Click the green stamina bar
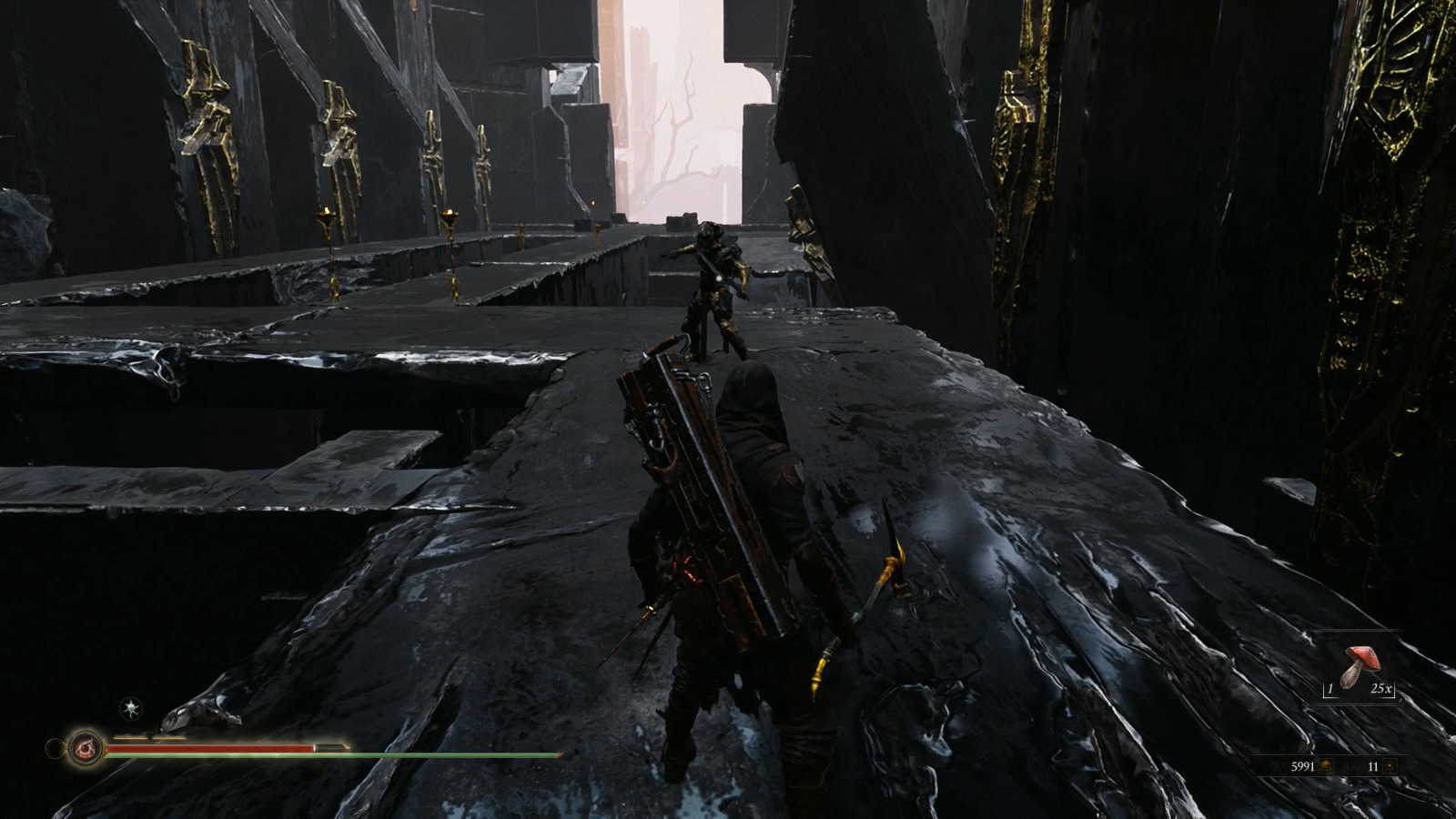This screenshot has width=1456, height=819. coord(328,754)
